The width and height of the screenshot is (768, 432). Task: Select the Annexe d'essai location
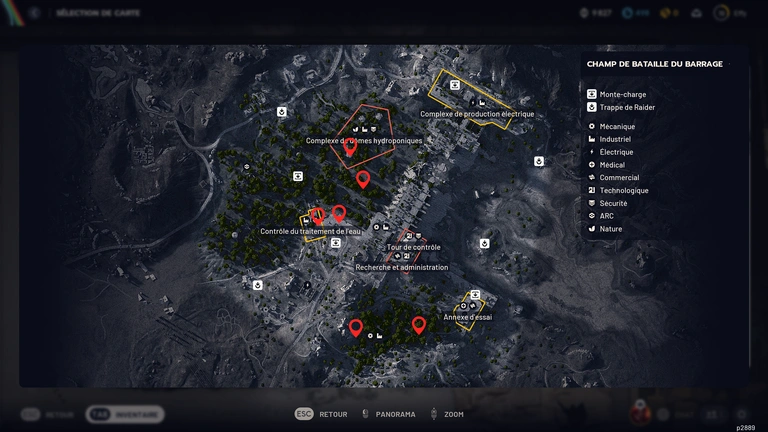click(467, 317)
